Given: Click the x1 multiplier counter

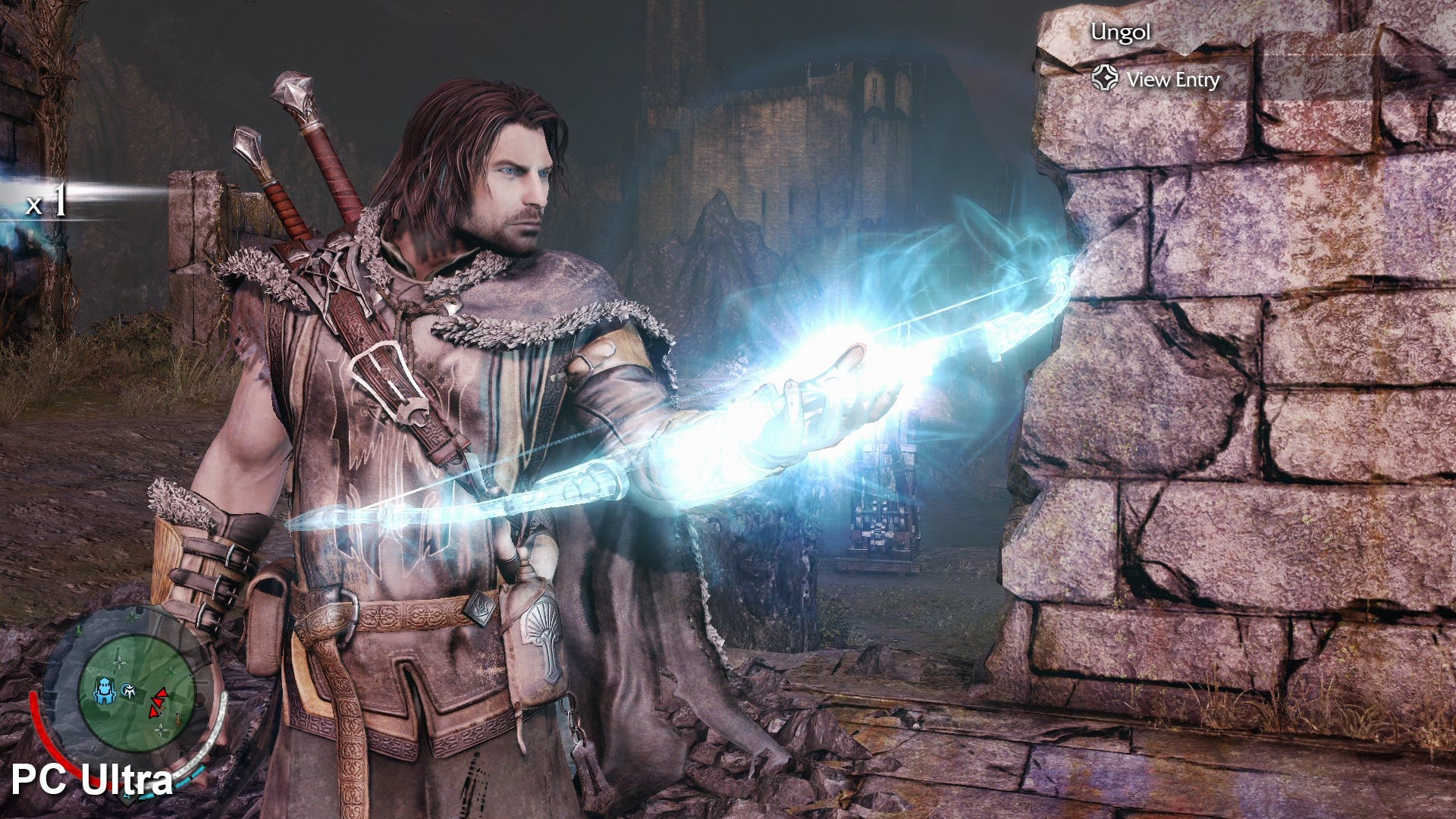Looking at the screenshot, I should pos(45,203).
